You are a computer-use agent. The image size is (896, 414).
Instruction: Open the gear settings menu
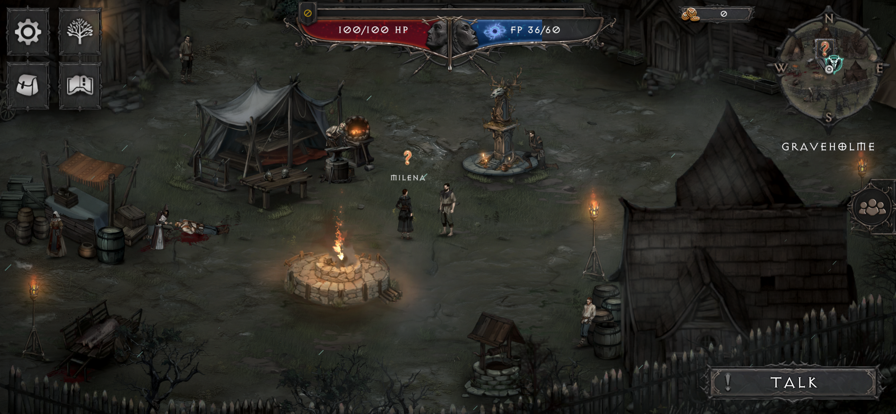(x=28, y=32)
